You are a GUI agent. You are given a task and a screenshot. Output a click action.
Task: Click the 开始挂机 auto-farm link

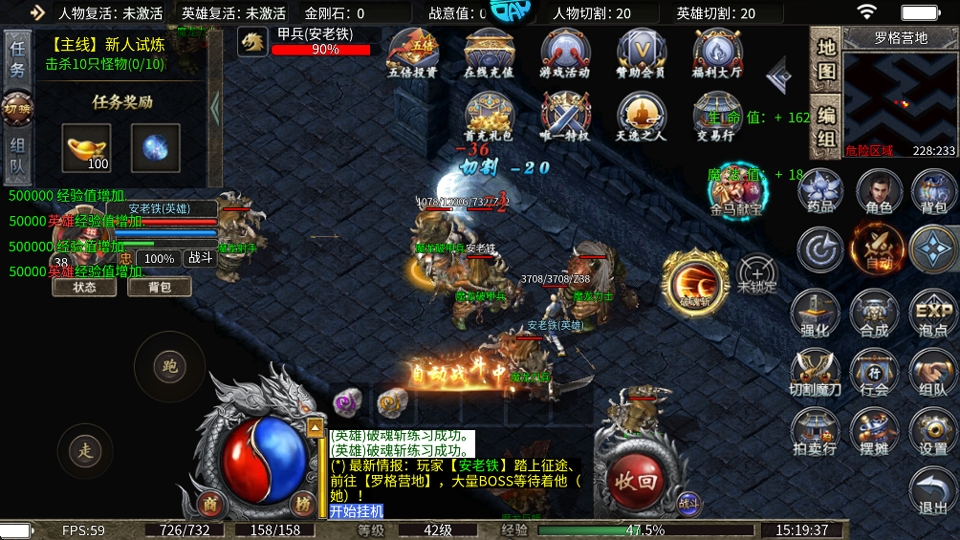point(356,511)
